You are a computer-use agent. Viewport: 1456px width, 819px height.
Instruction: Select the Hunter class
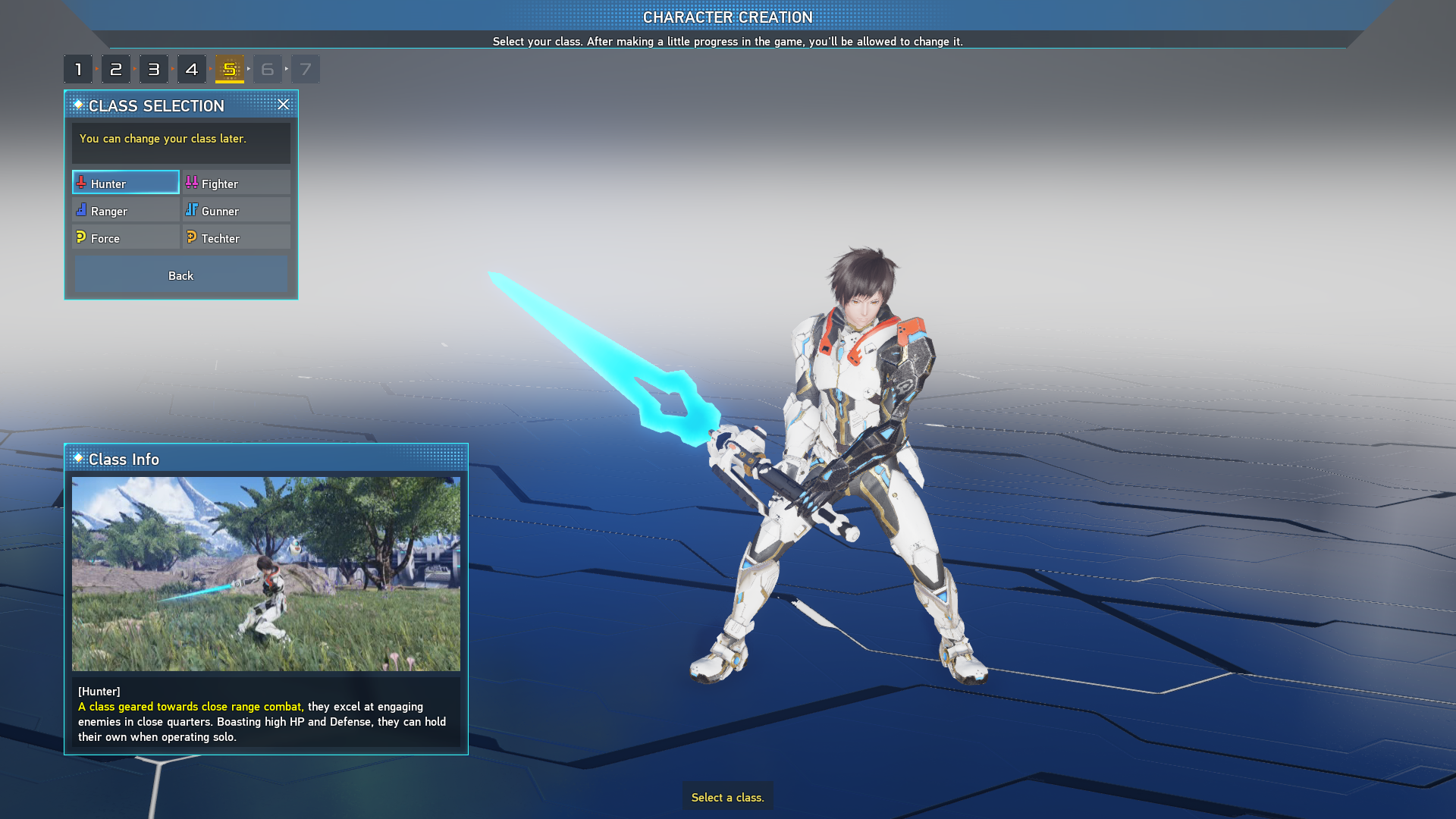[125, 183]
